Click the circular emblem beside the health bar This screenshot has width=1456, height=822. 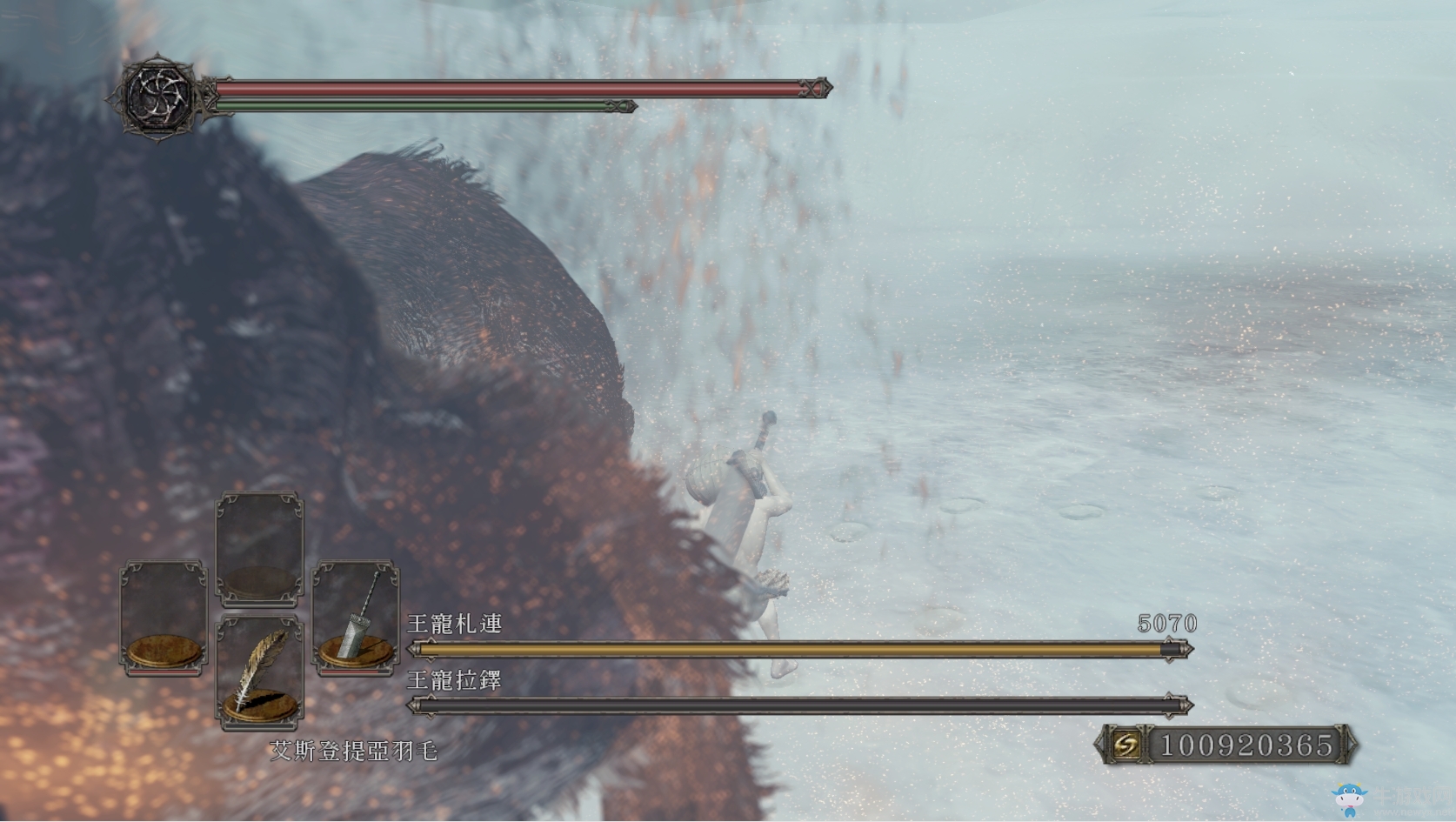coord(157,95)
